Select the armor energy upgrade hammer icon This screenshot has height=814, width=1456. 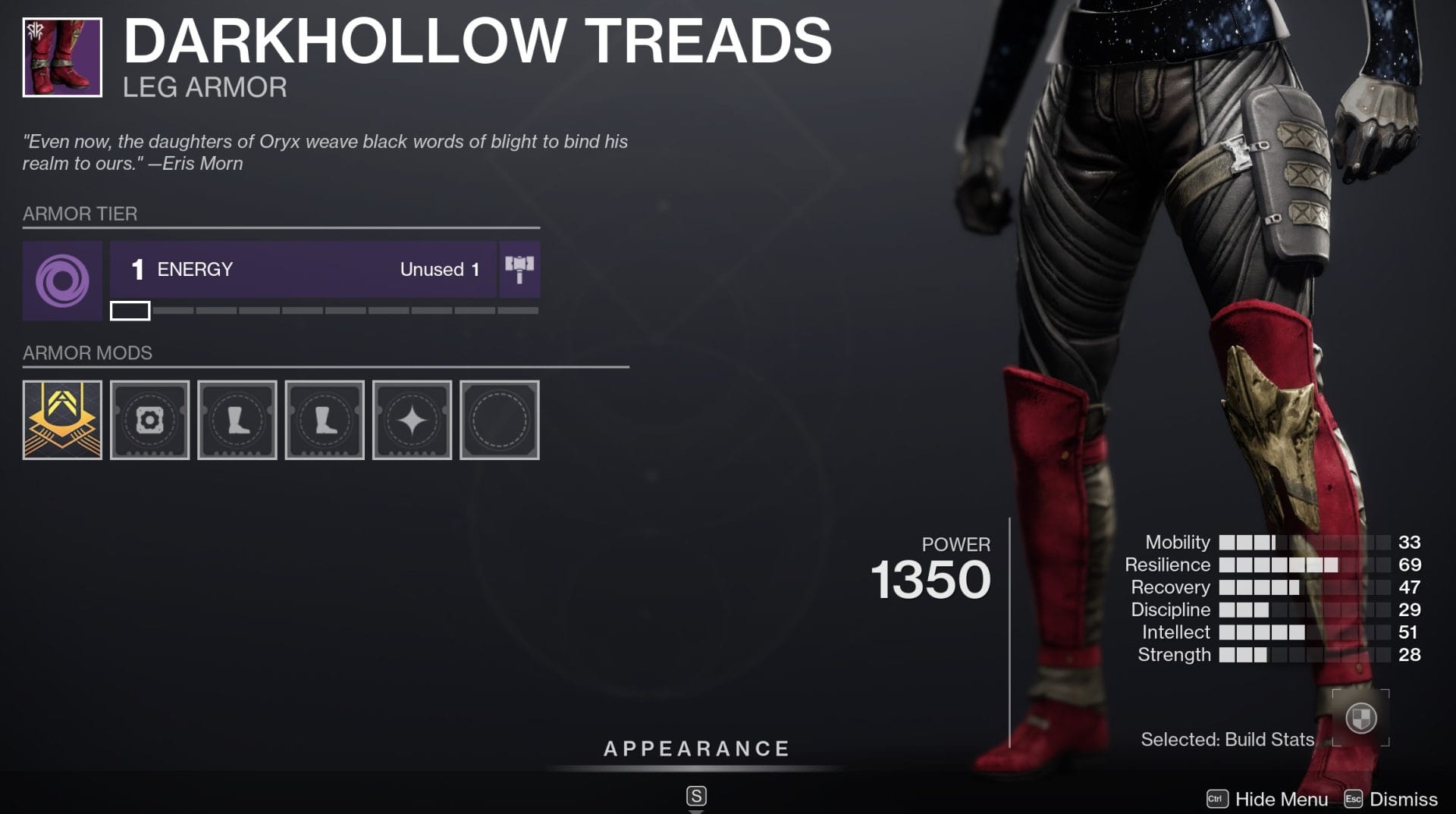[519, 270]
